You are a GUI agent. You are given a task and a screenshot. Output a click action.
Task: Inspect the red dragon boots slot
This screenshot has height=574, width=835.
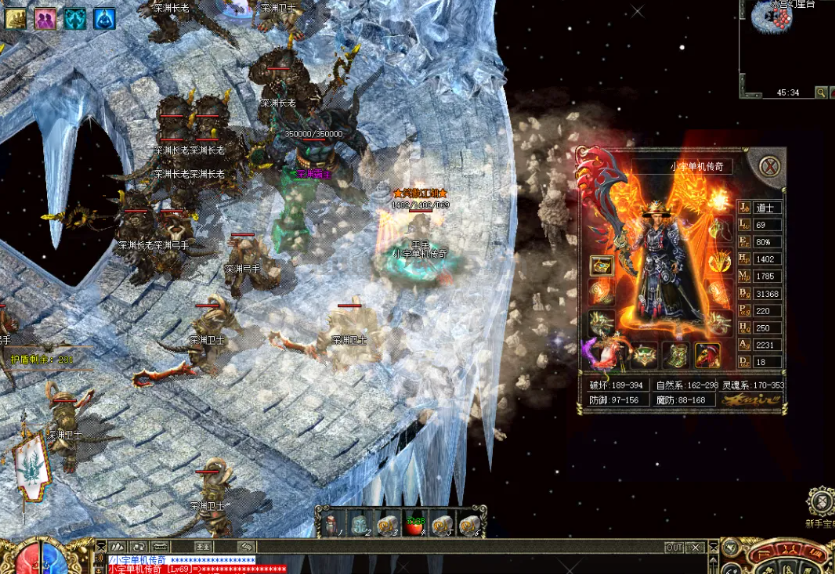708,354
